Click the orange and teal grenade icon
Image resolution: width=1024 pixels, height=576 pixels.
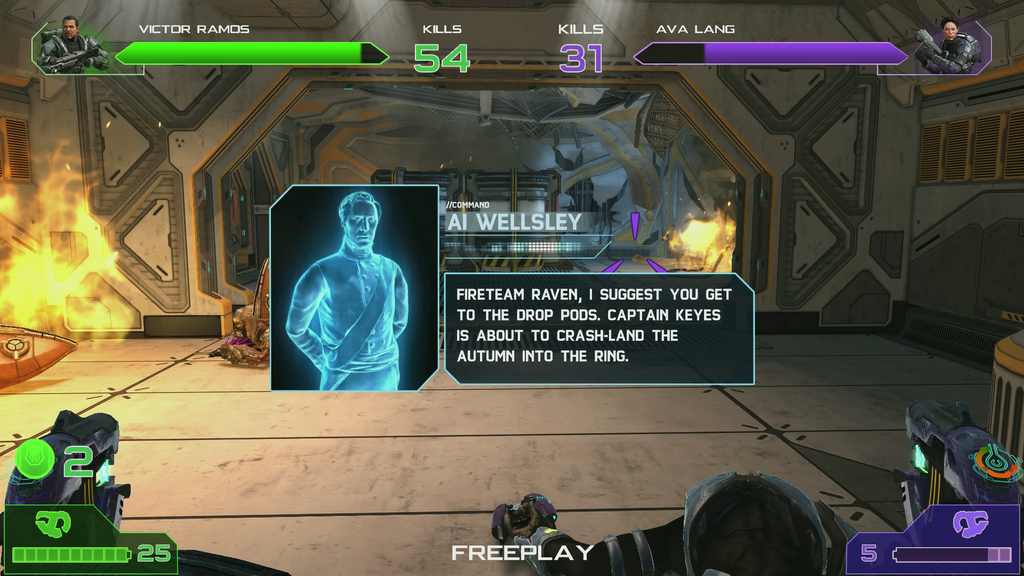coord(993,463)
